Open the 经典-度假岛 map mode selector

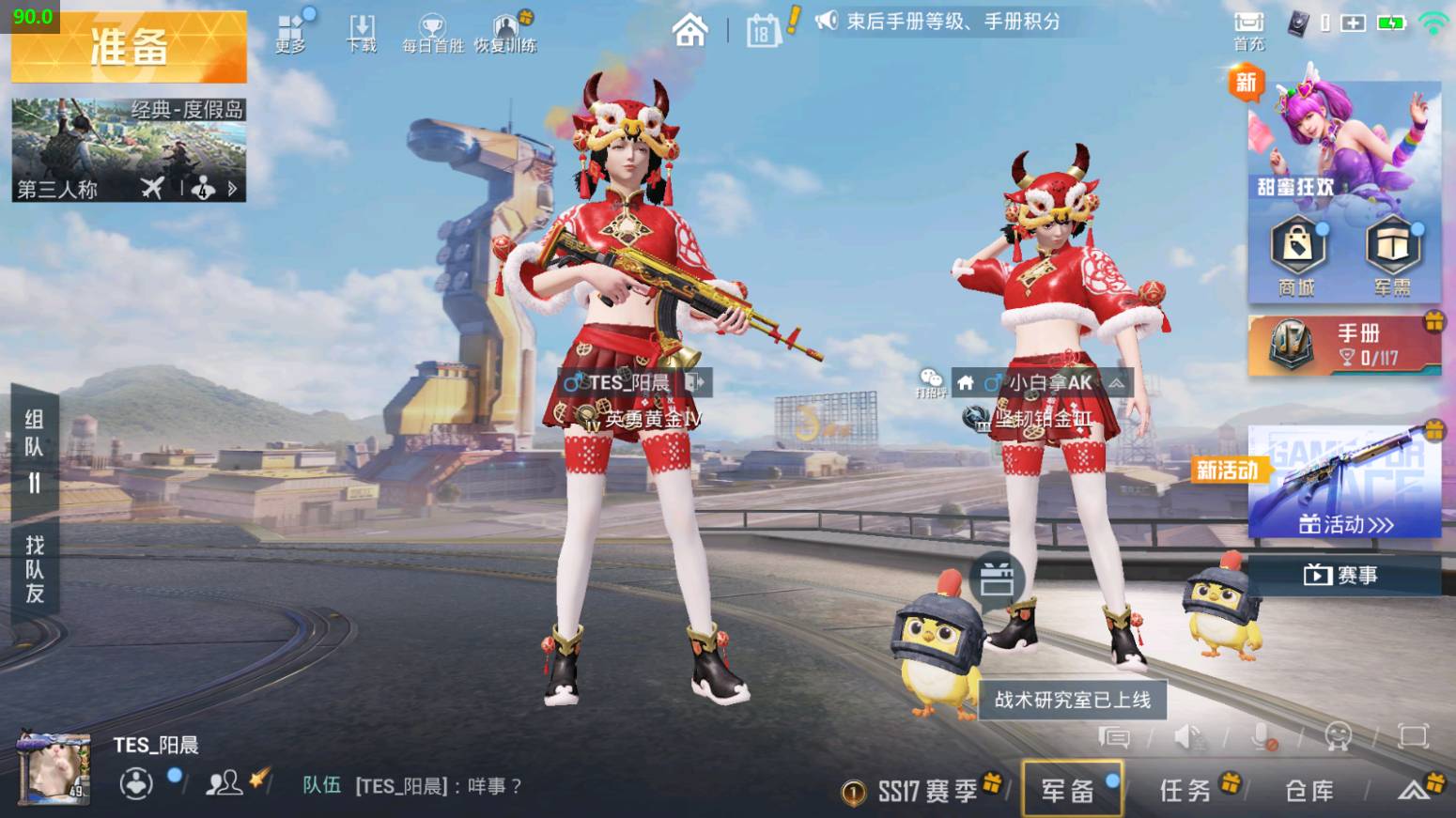(129, 149)
